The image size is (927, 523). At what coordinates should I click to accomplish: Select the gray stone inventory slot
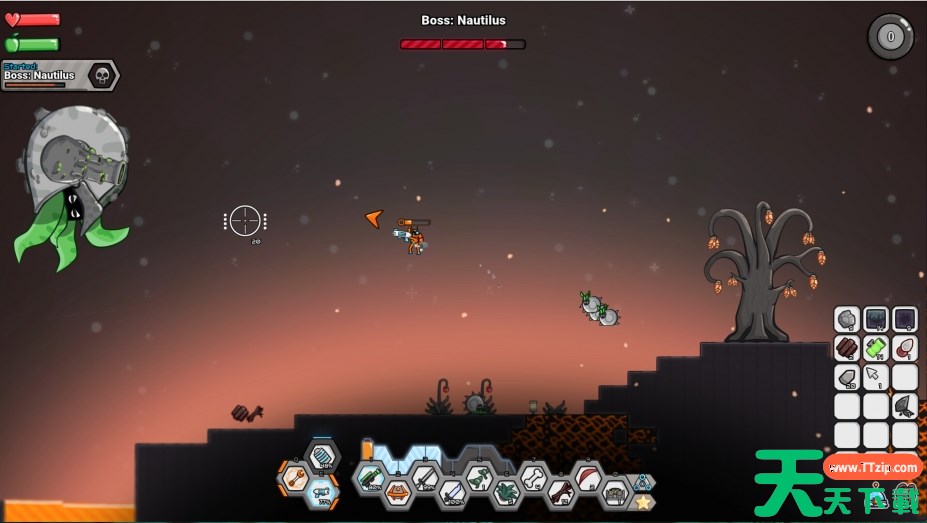point(847,319)
